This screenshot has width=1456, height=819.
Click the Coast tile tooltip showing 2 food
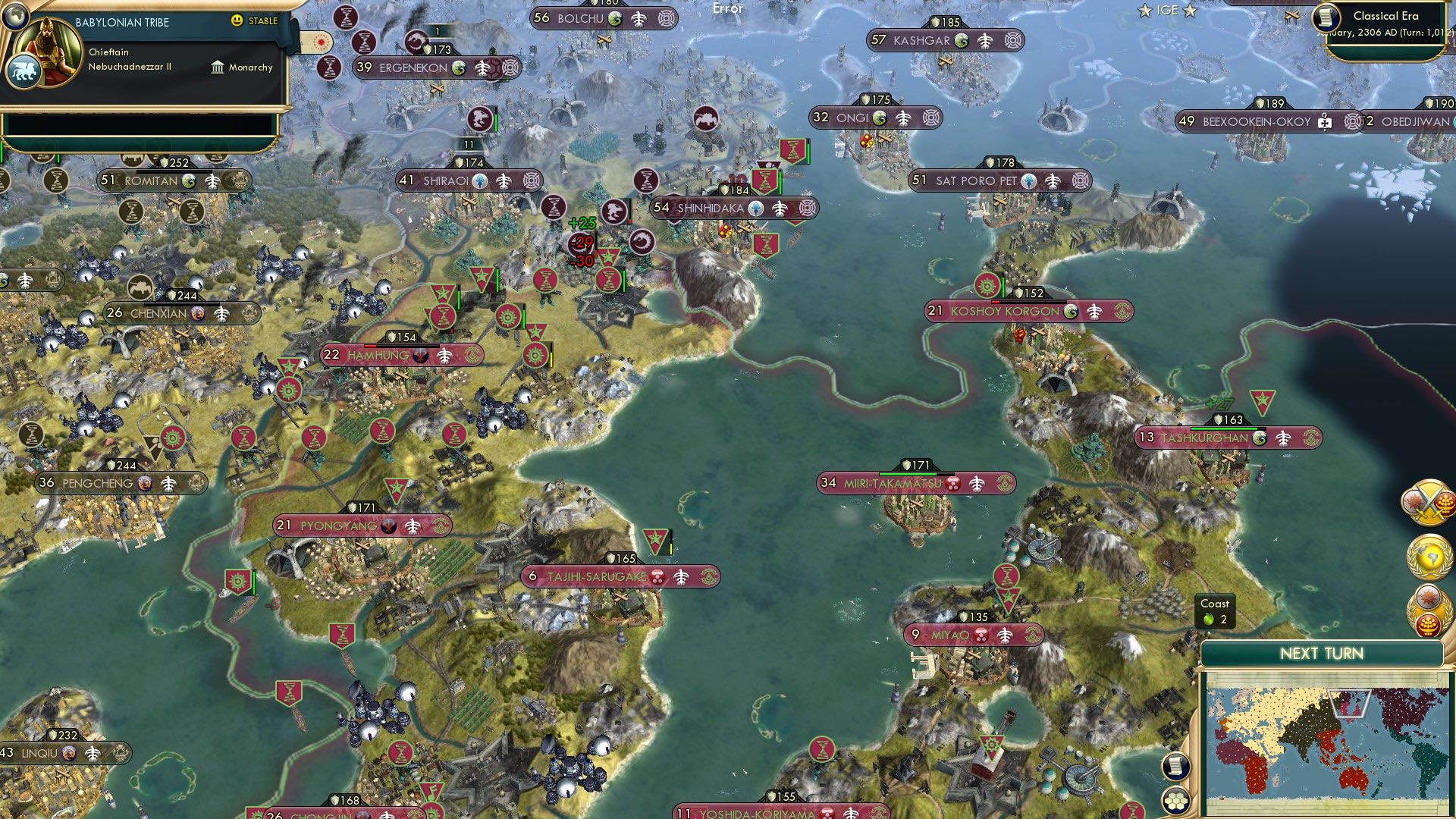[x=1215, y=611]
